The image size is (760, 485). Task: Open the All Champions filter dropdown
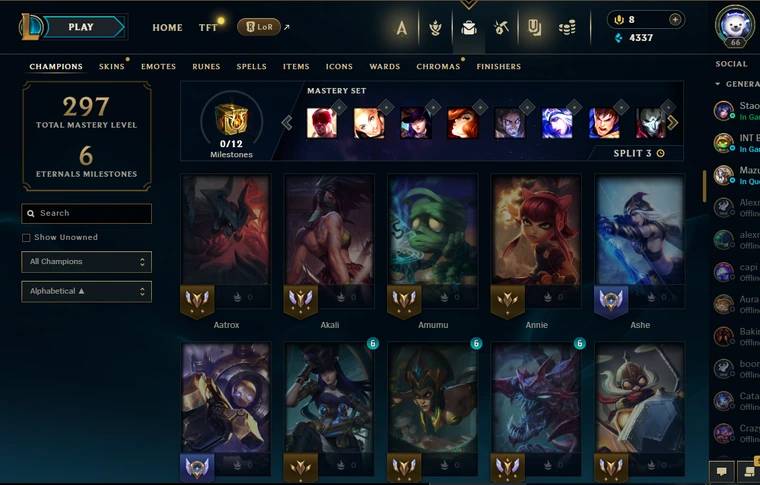tap(87, 262)
